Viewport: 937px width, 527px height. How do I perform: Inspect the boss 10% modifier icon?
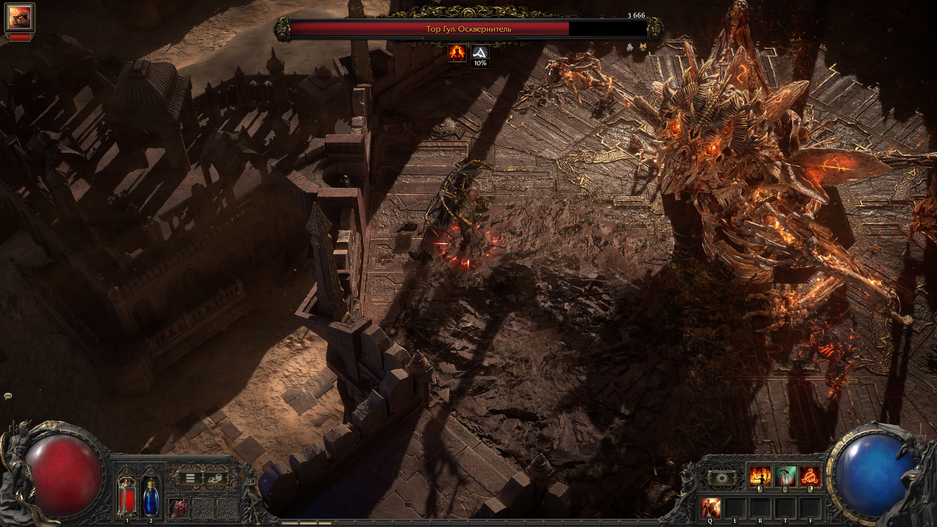[x=480, y=55]
